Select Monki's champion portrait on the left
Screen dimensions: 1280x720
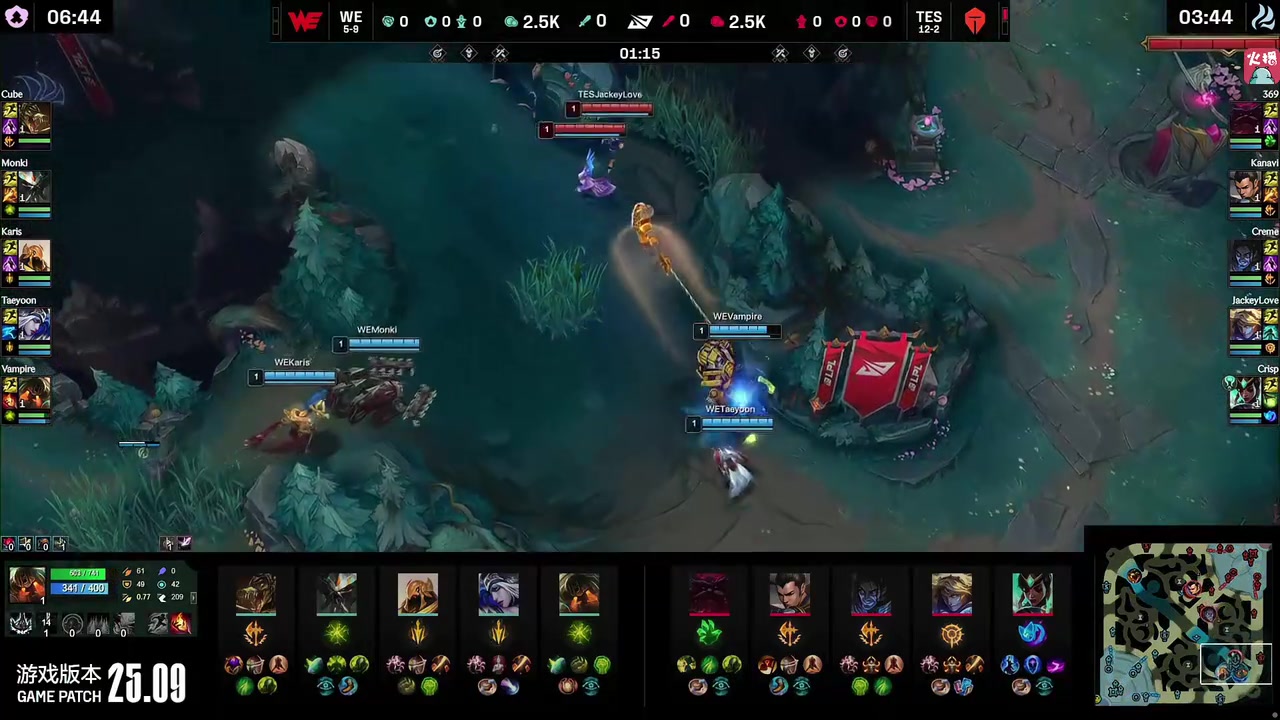pos(34,188)
